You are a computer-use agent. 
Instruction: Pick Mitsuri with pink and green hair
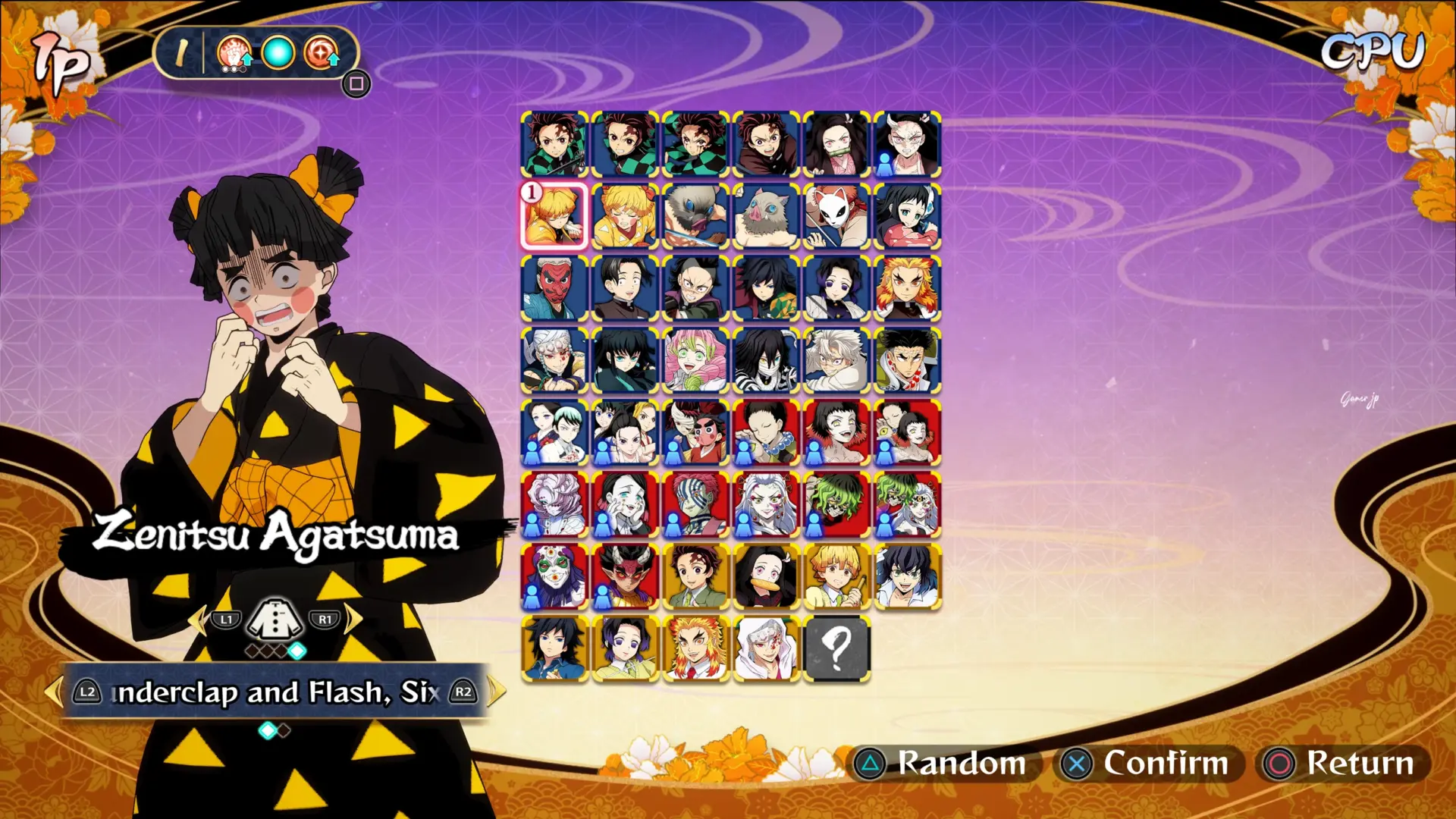695,360
